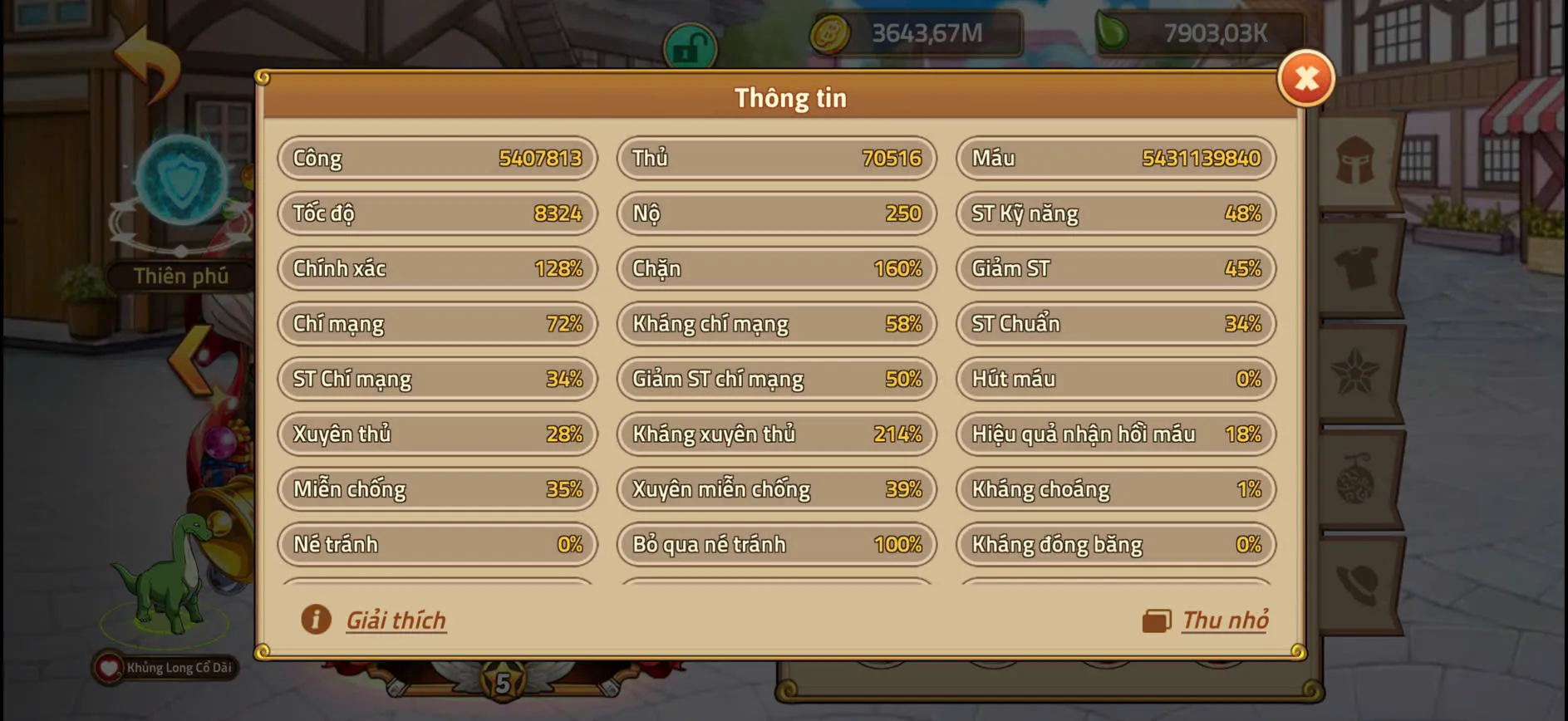Click Thiên phú to open talents

(x=181, y=276)
